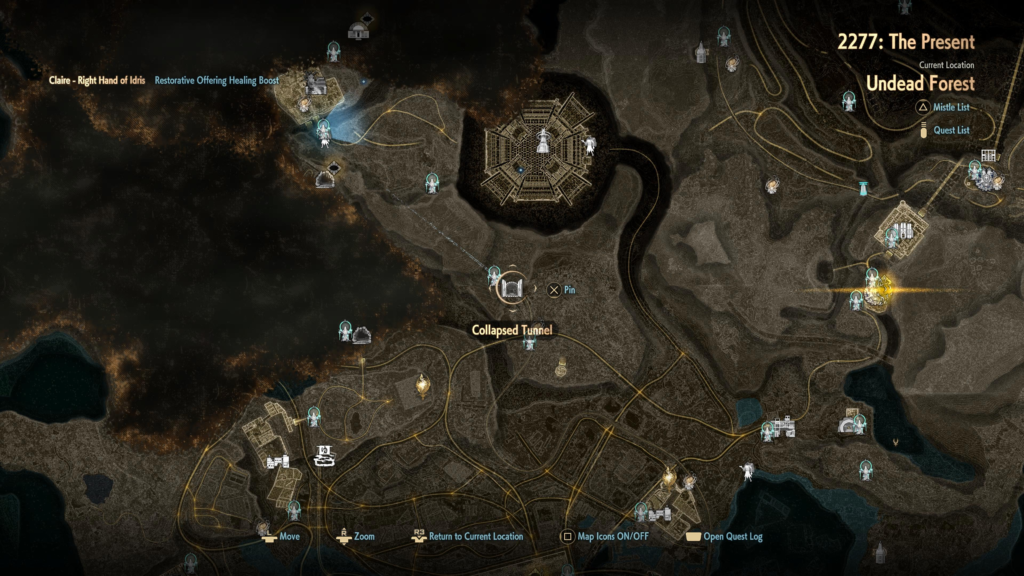Image resolution: width=1024 pixels, height=576 pixels.
Task: Select the glowing golden objective marker
Action: click(876, 291)
